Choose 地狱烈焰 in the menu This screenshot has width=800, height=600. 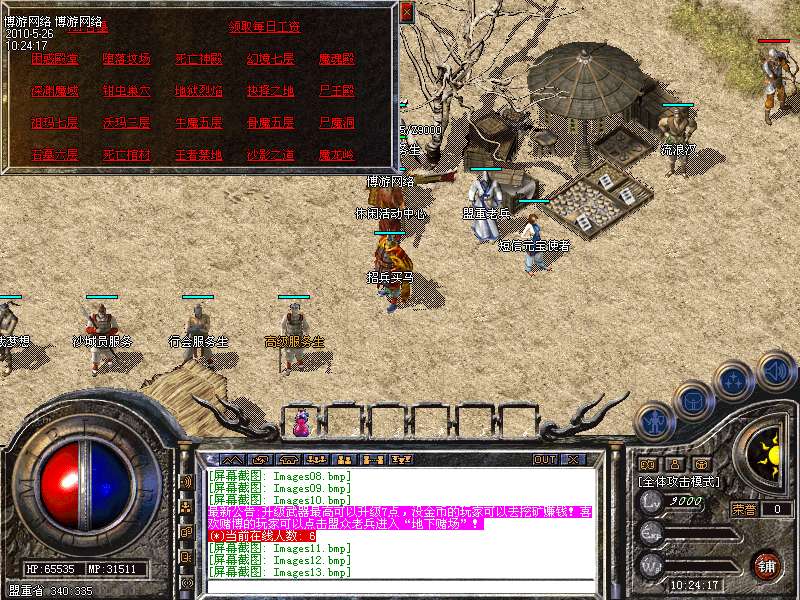pos(198,91)
